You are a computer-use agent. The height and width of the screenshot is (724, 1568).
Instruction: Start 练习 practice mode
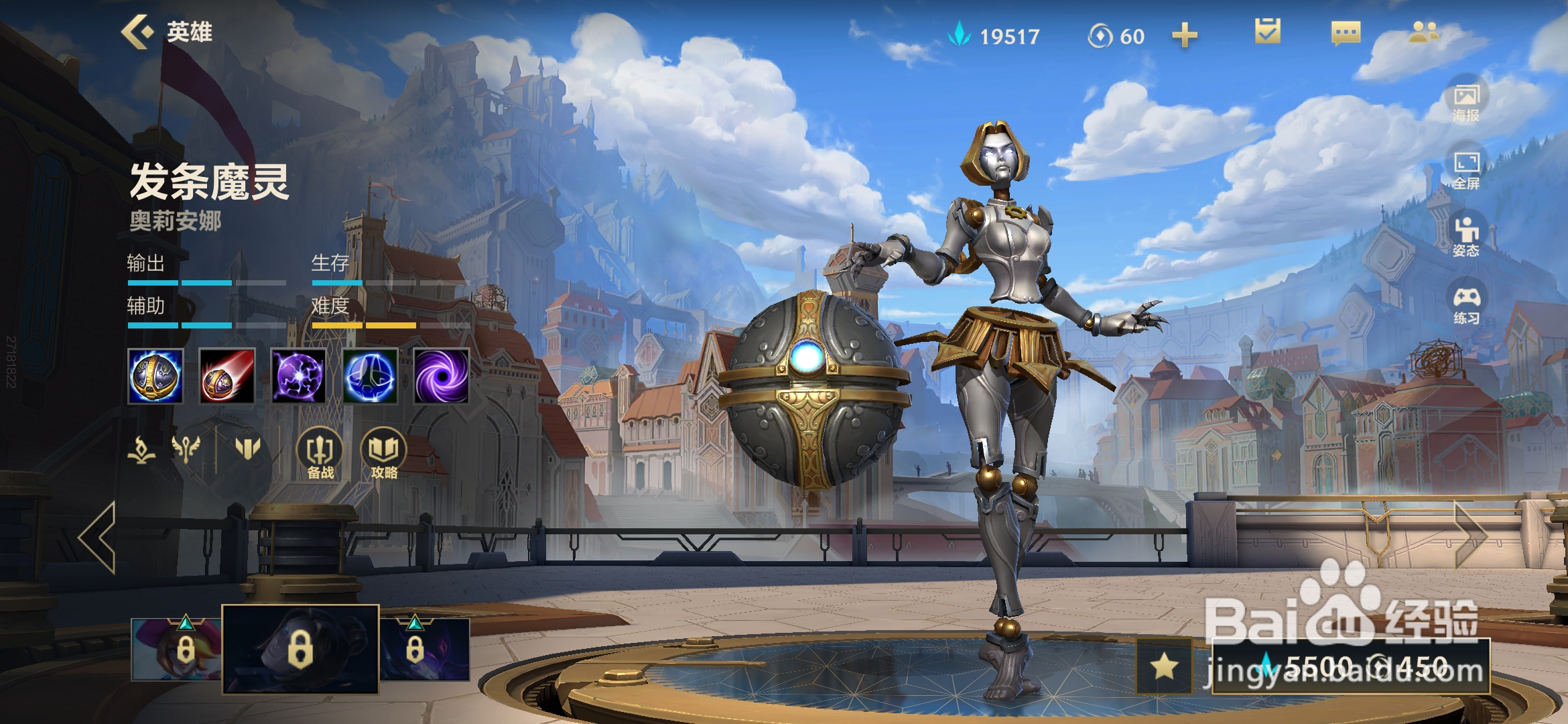coord(1466,304)
